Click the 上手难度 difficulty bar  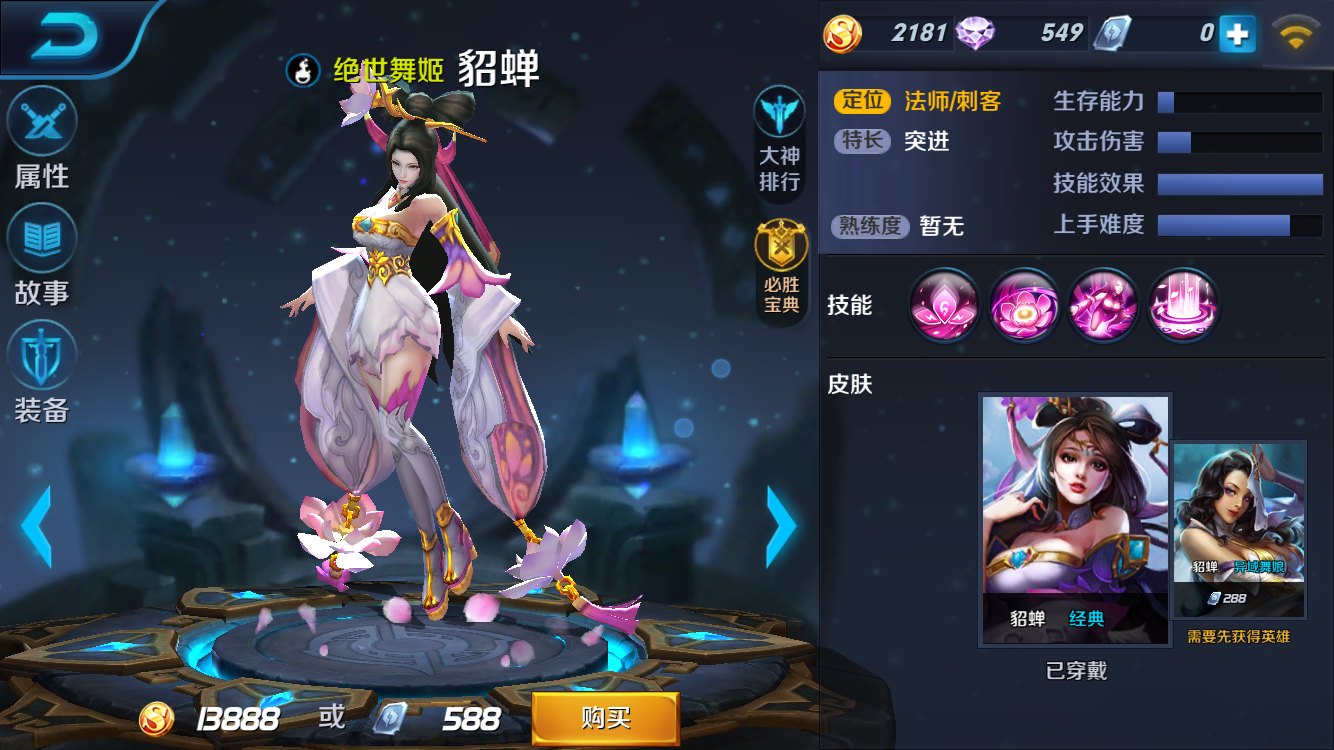point(1239,226)
